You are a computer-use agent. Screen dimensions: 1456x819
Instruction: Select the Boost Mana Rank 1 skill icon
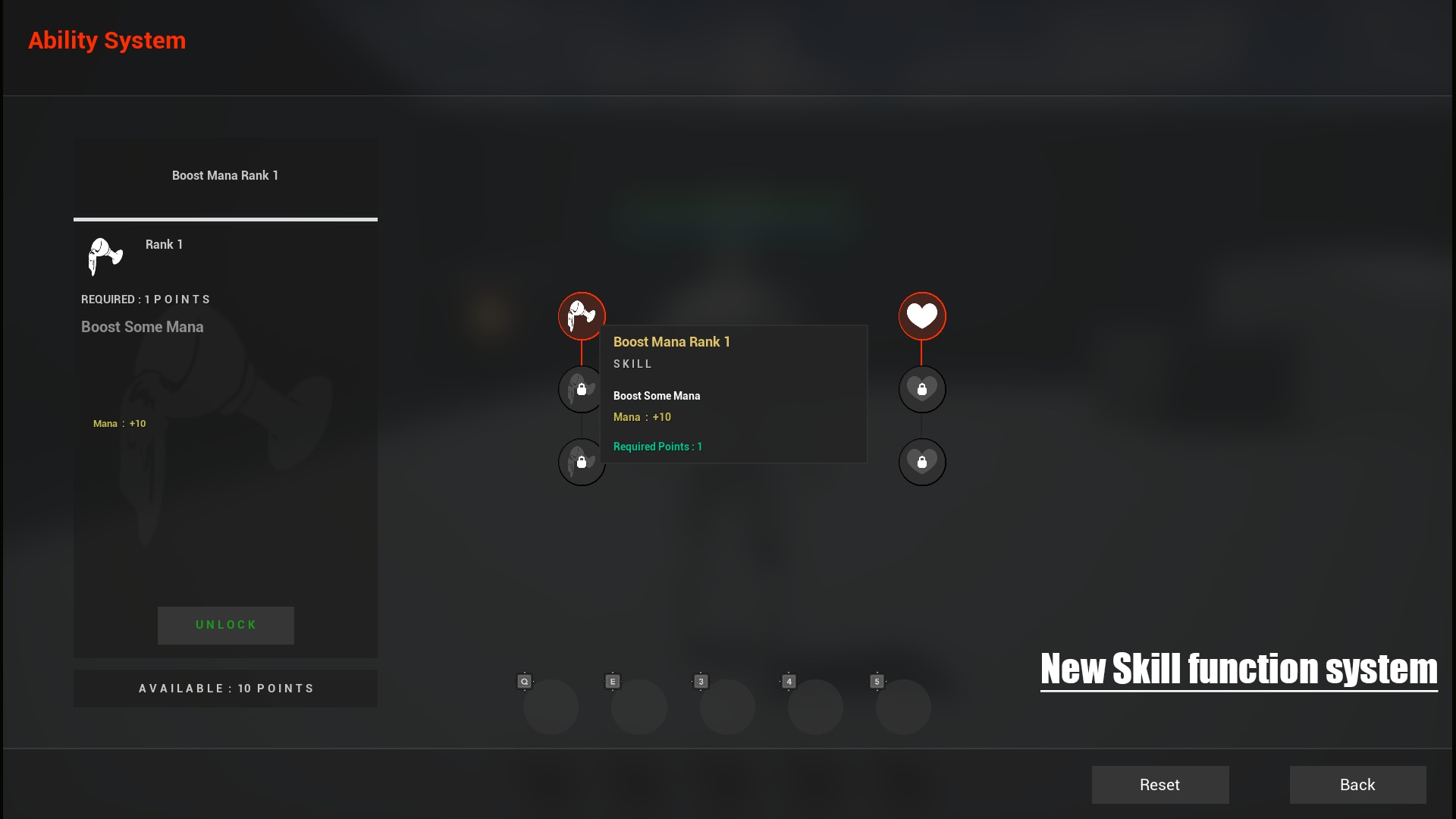pyautogui.click(x=582, y=315)
